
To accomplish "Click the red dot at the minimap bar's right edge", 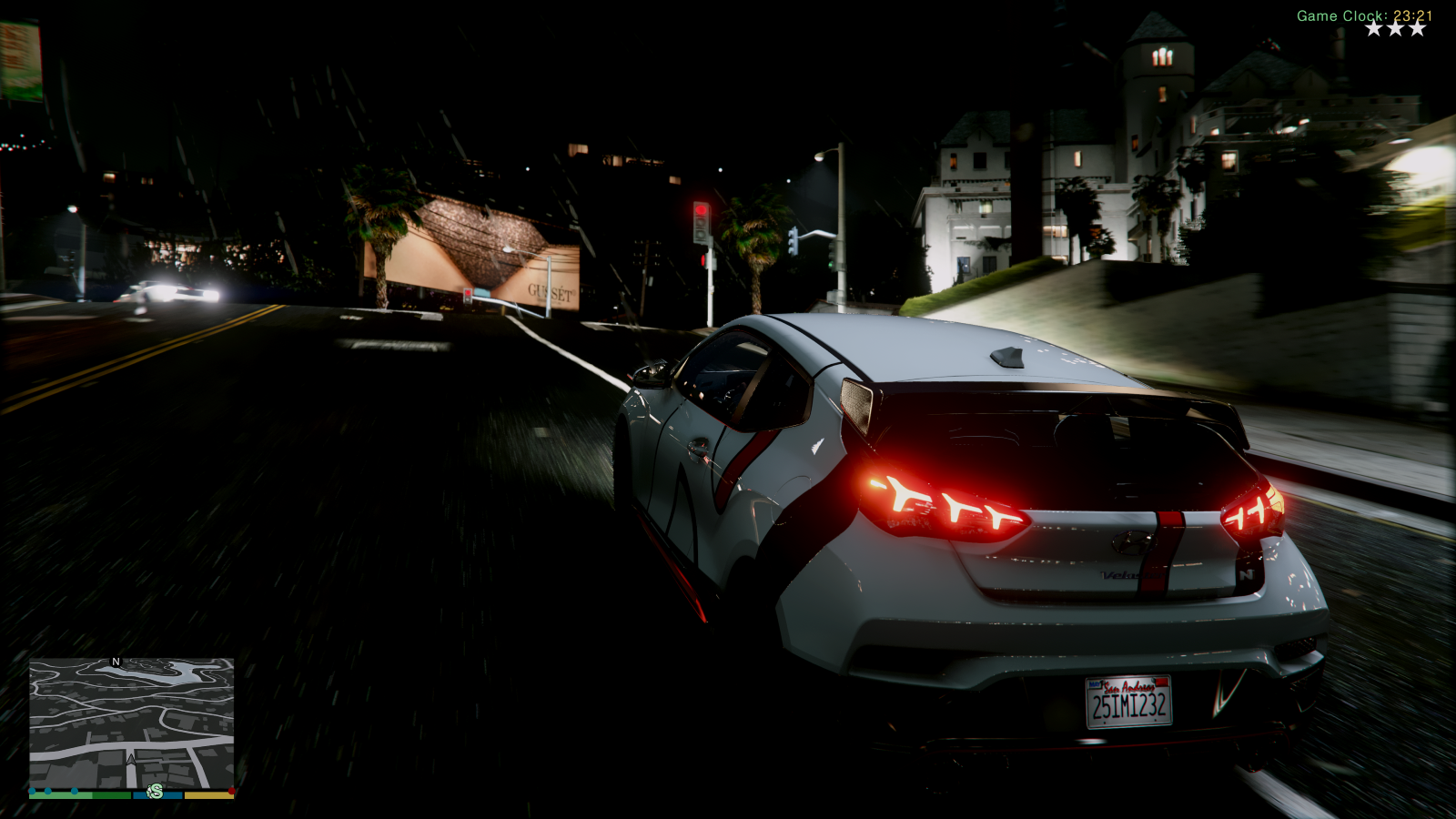I will pyautogui.click(x=231, y=791).
